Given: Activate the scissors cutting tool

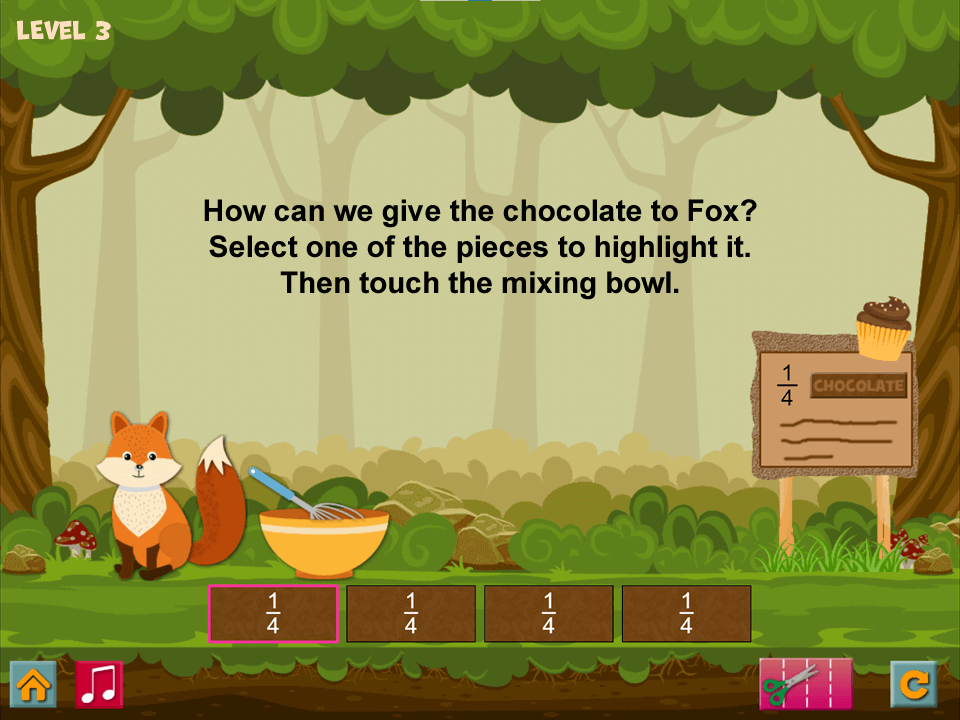Looking at the screenshot, I should [x=805, y=684].
